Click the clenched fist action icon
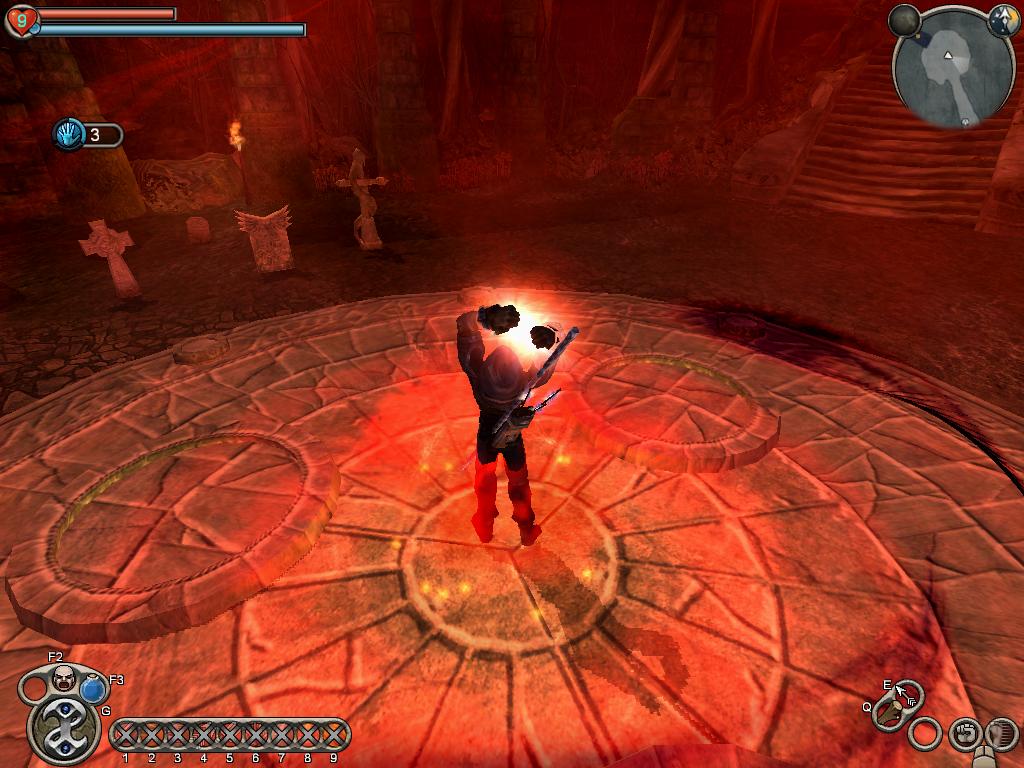This screenshot has height=768, width=1024. click(964, 733)
